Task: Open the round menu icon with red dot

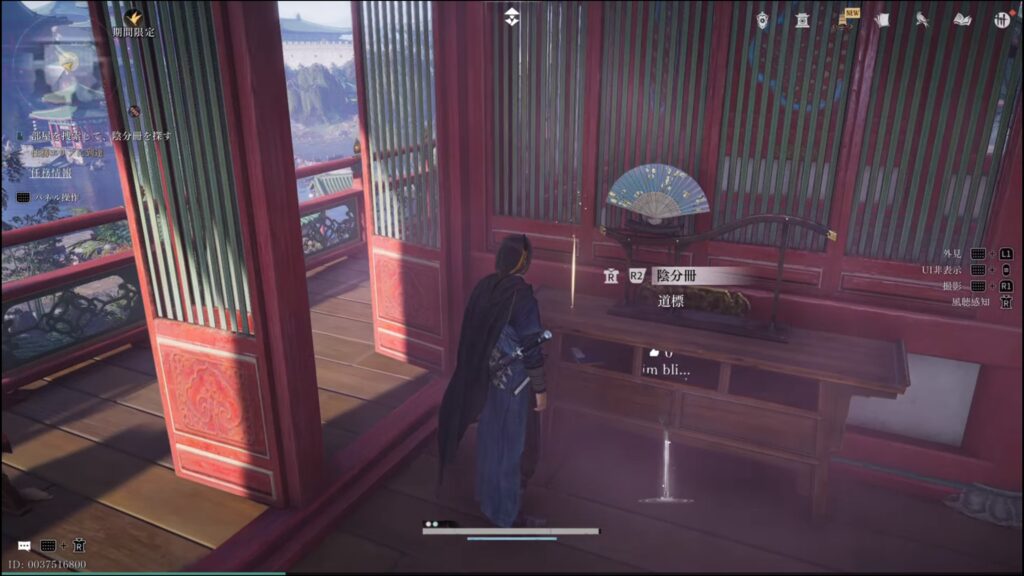Action: click(x=1001, y=20)
